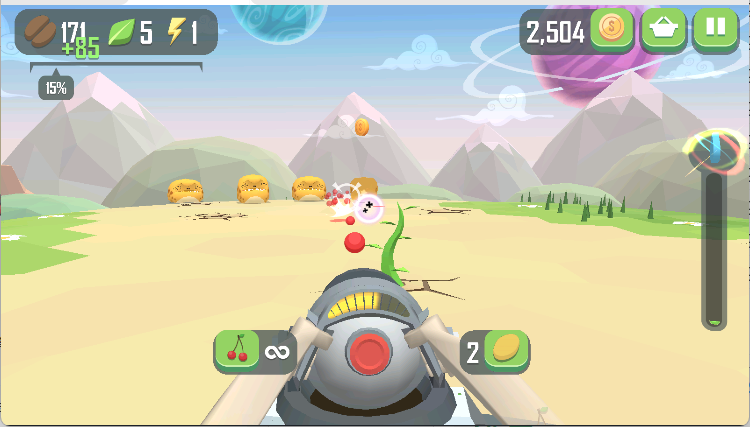Open the shop basket button
The width and height of the screenshot is (750, 427).
[664, 29]
